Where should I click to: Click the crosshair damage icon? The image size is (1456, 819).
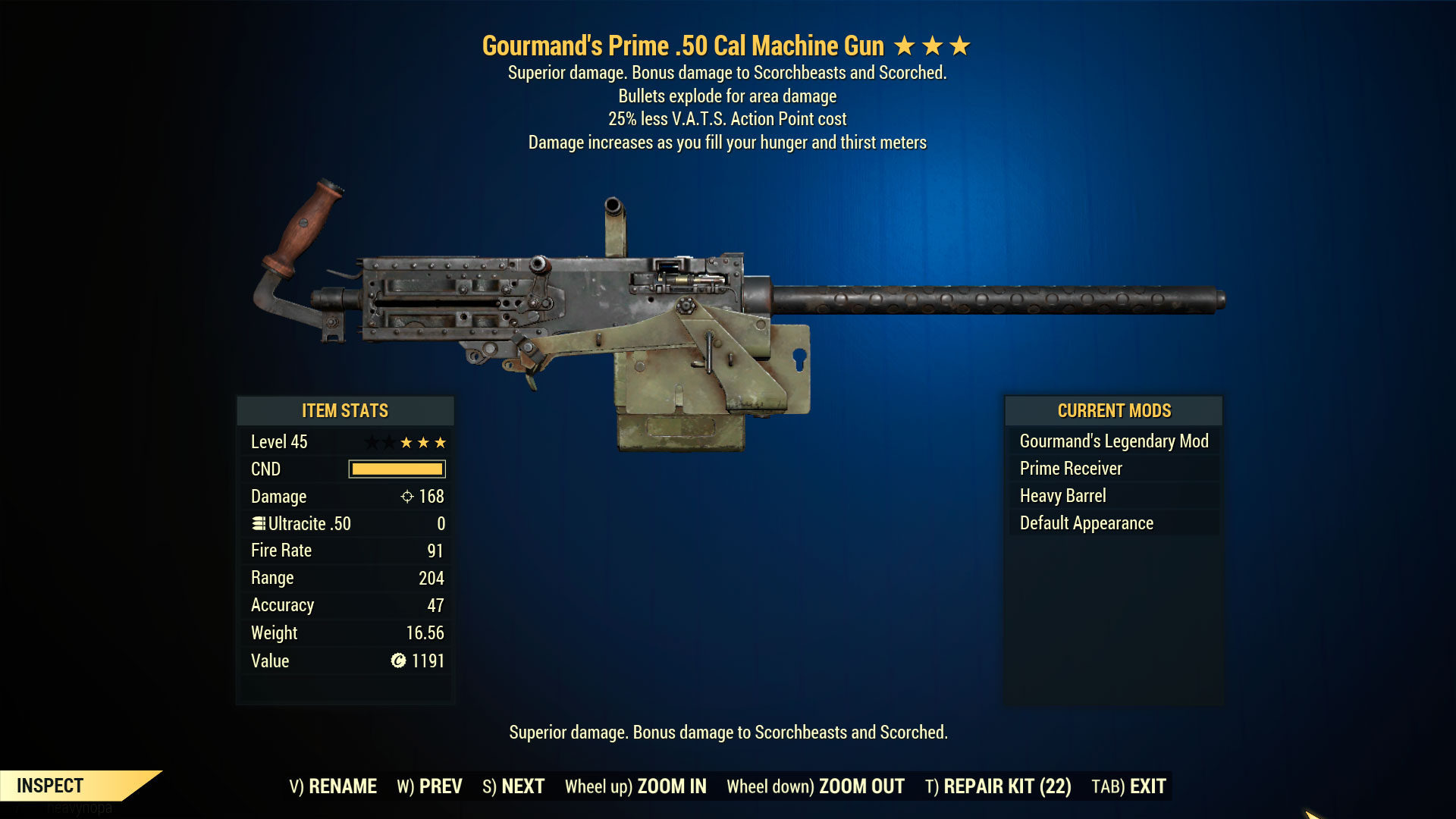[x=406, y=496]
